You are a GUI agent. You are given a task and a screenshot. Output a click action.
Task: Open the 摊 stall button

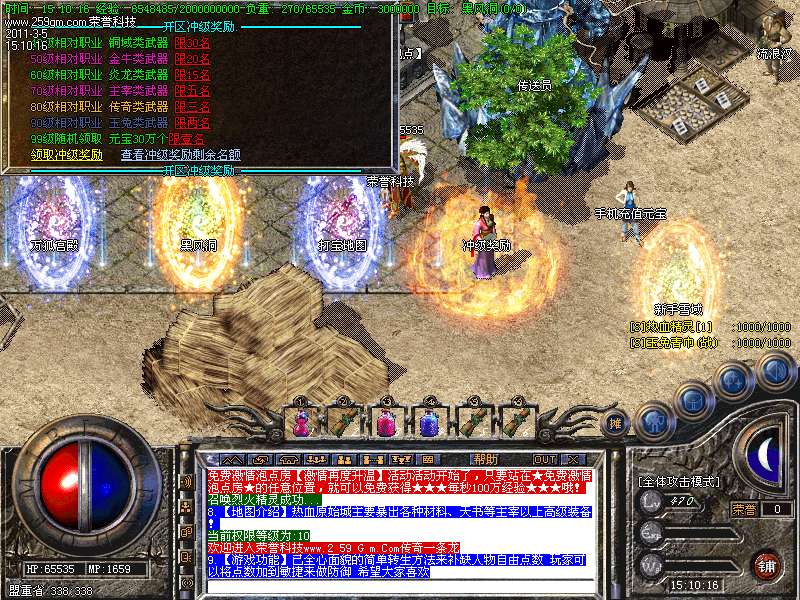(616, 423)
